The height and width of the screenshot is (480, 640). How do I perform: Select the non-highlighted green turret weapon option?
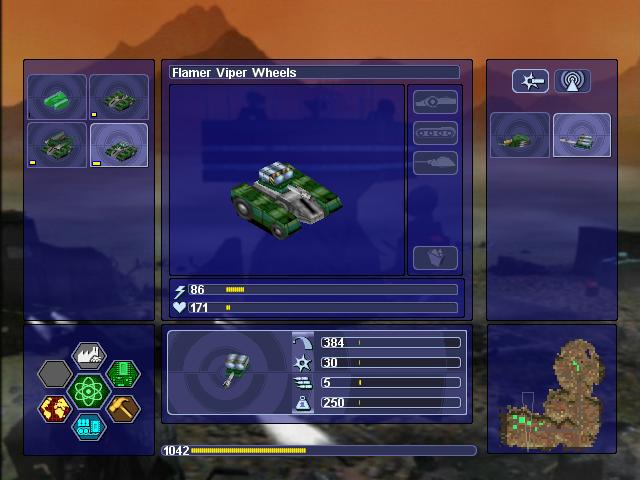(x=520, y=135)
